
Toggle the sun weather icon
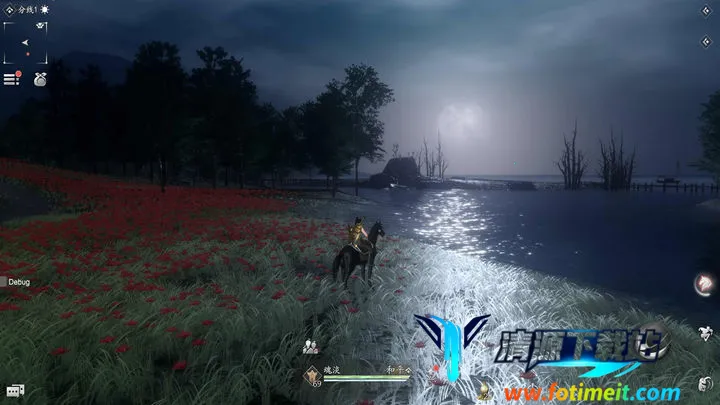coord(45,8)
